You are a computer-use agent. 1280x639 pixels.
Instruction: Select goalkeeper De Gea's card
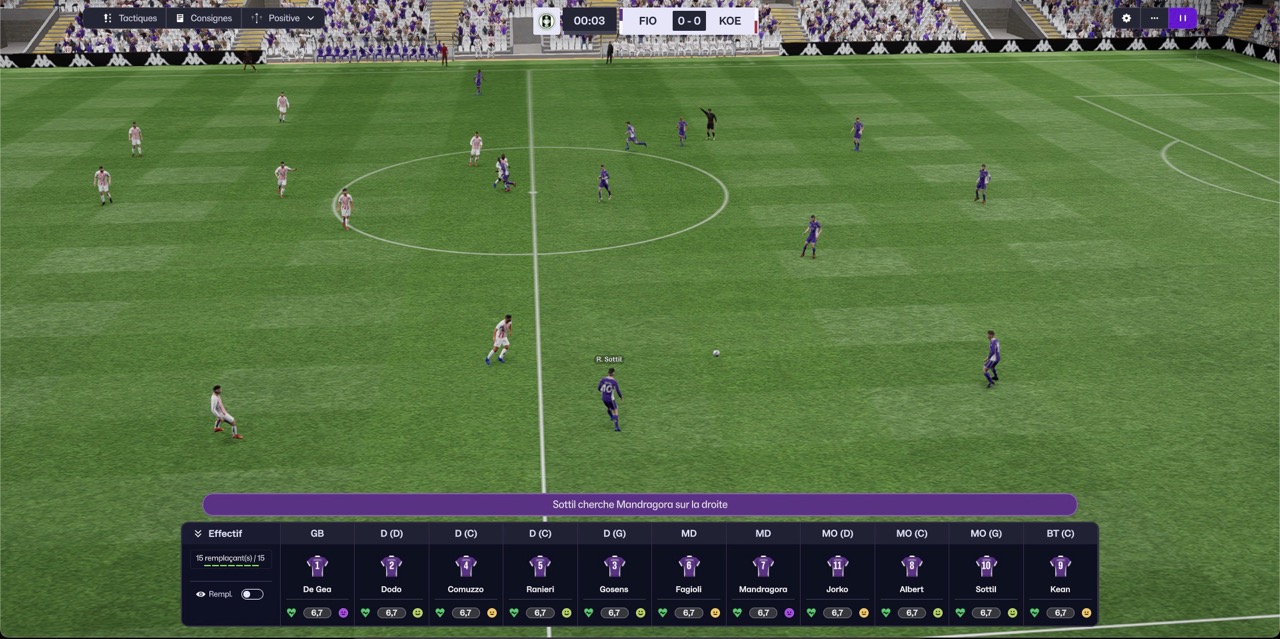tap(317, 573)
